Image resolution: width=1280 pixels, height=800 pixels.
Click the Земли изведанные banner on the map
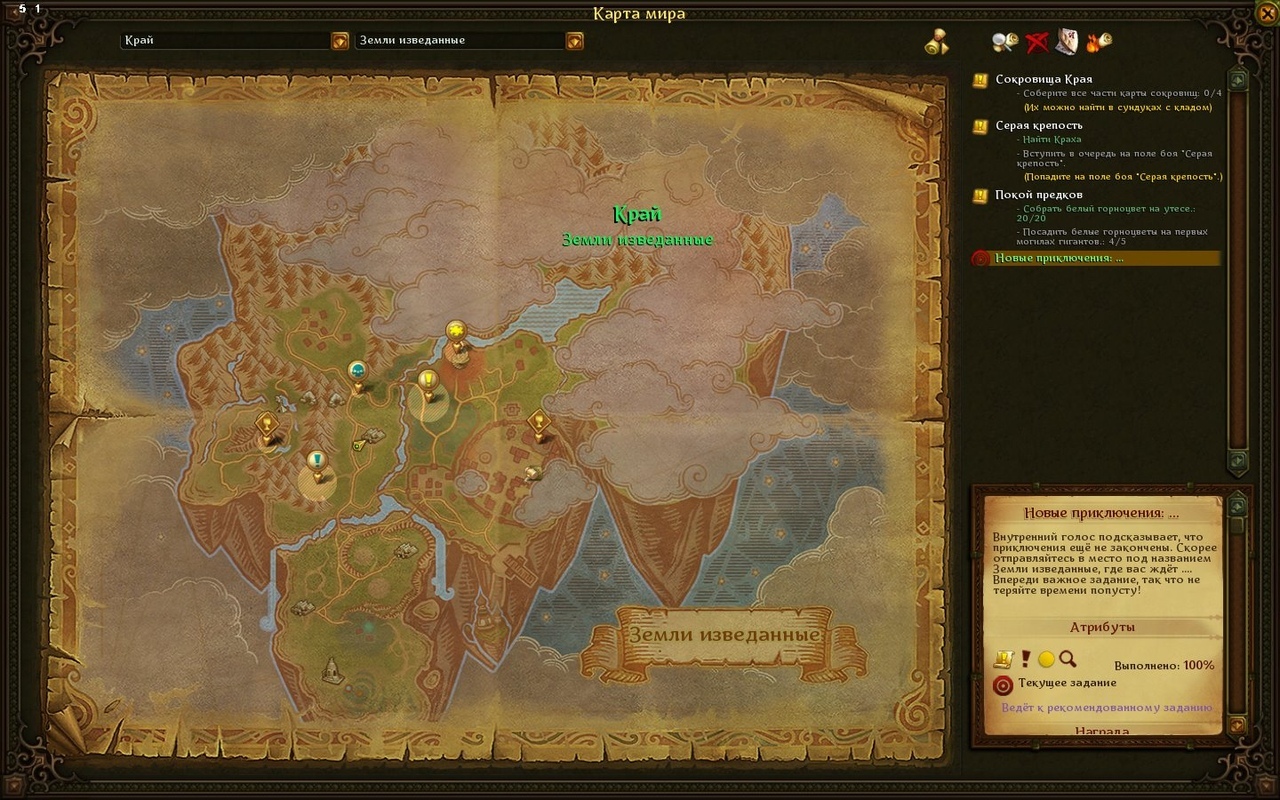click(723, 636)
